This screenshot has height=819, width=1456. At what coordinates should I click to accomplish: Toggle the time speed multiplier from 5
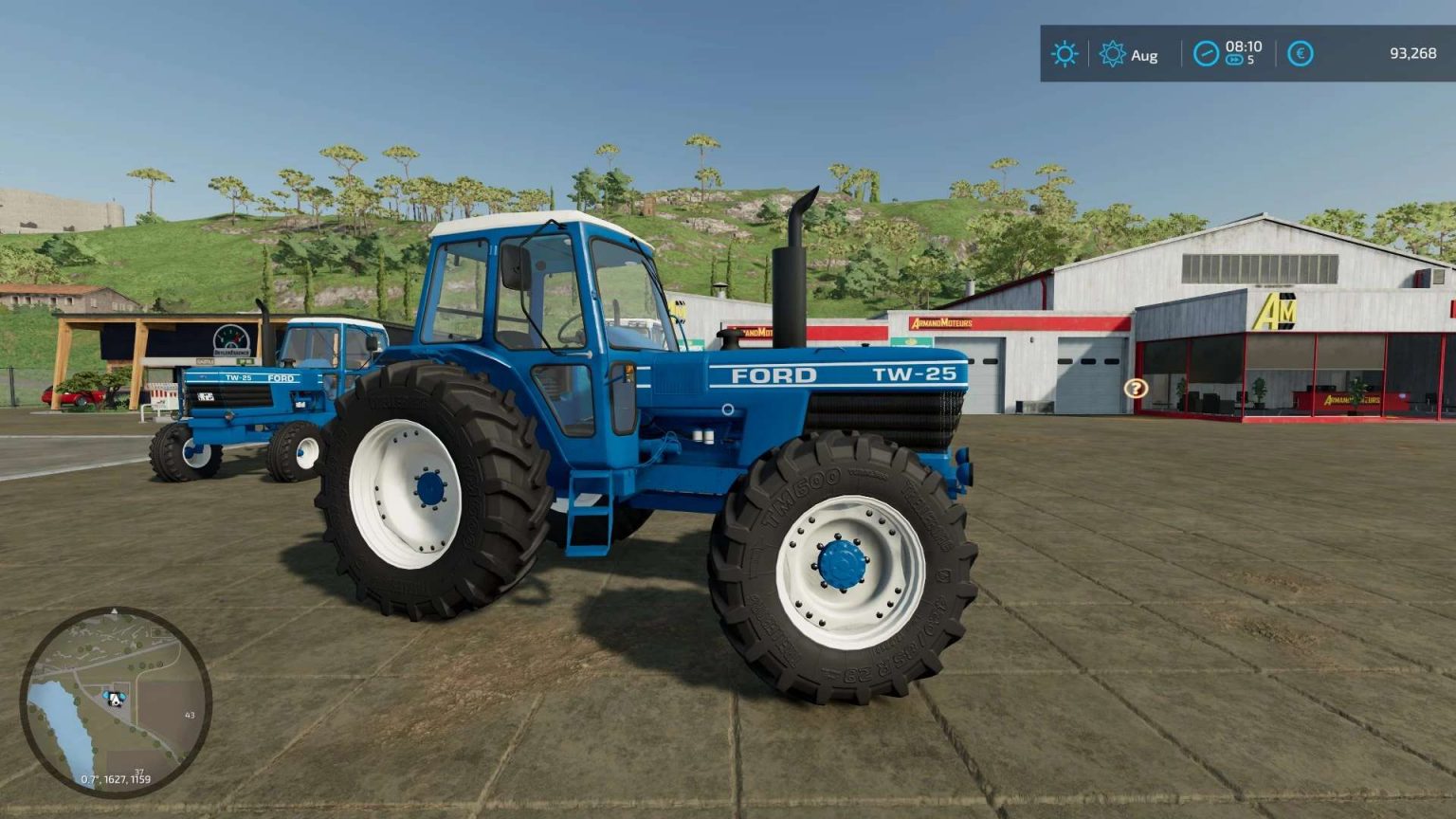[x=1244, y=61]
